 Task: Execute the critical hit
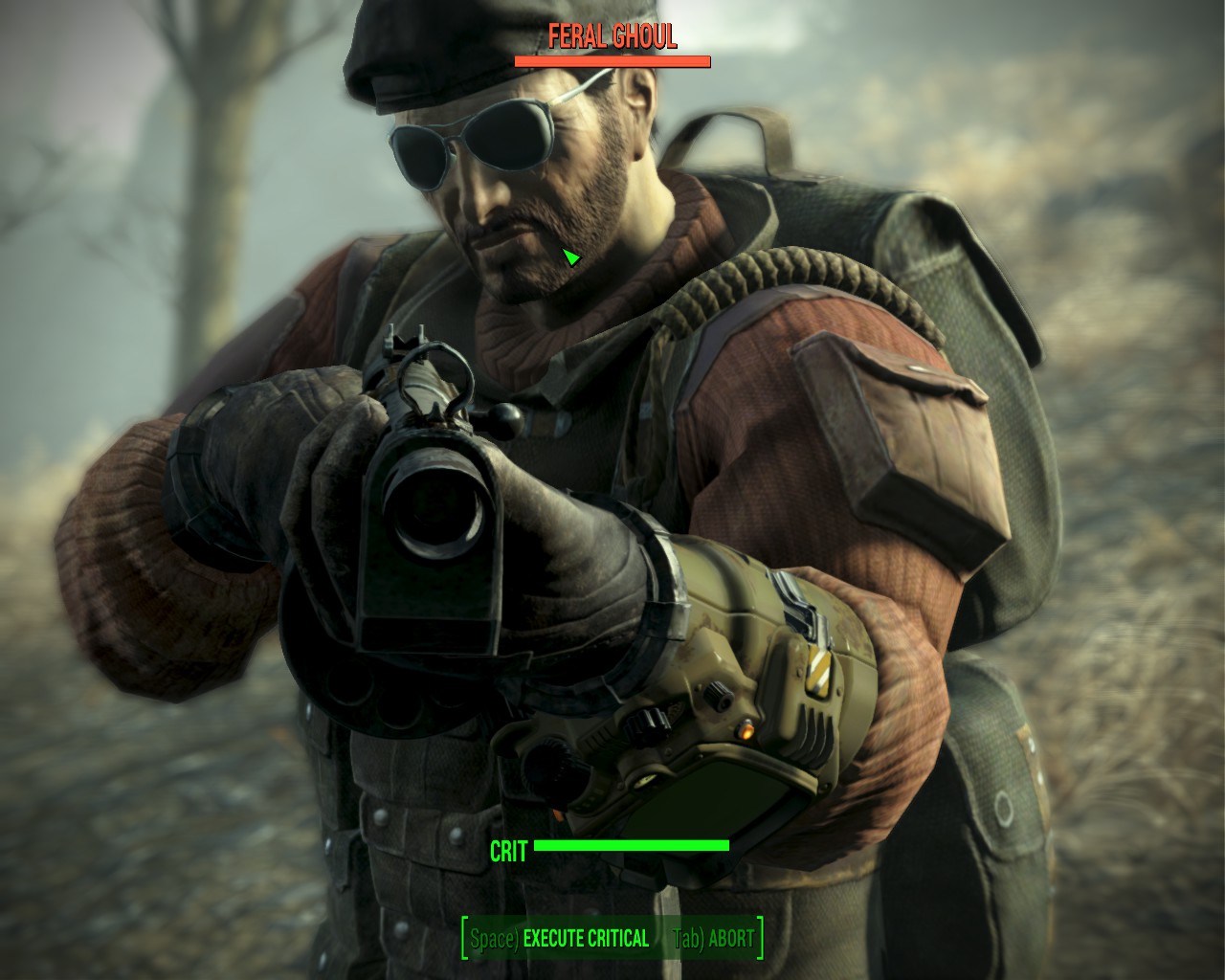click(x=561, y=939)
